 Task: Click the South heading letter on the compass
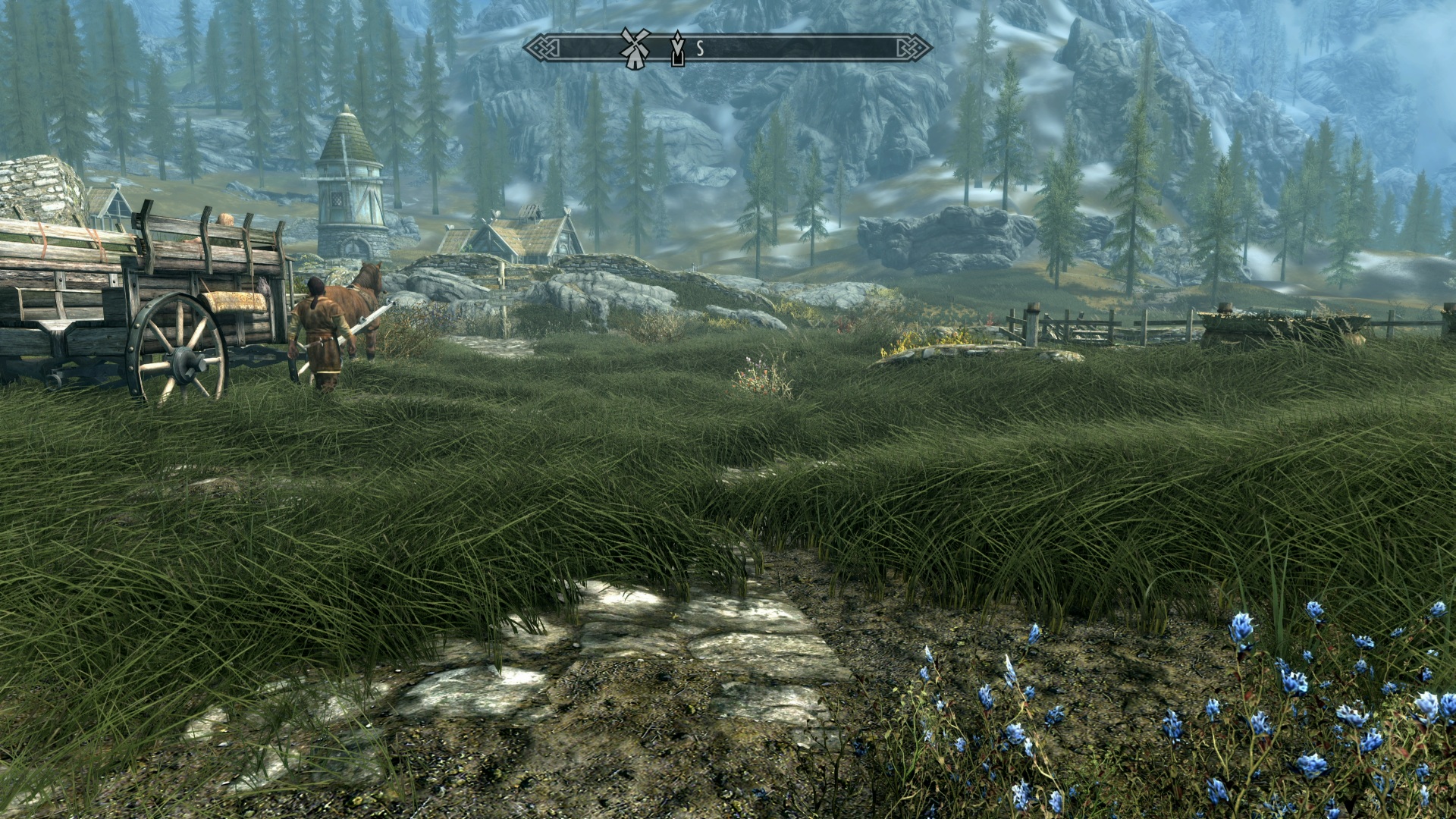coord(700,49)
